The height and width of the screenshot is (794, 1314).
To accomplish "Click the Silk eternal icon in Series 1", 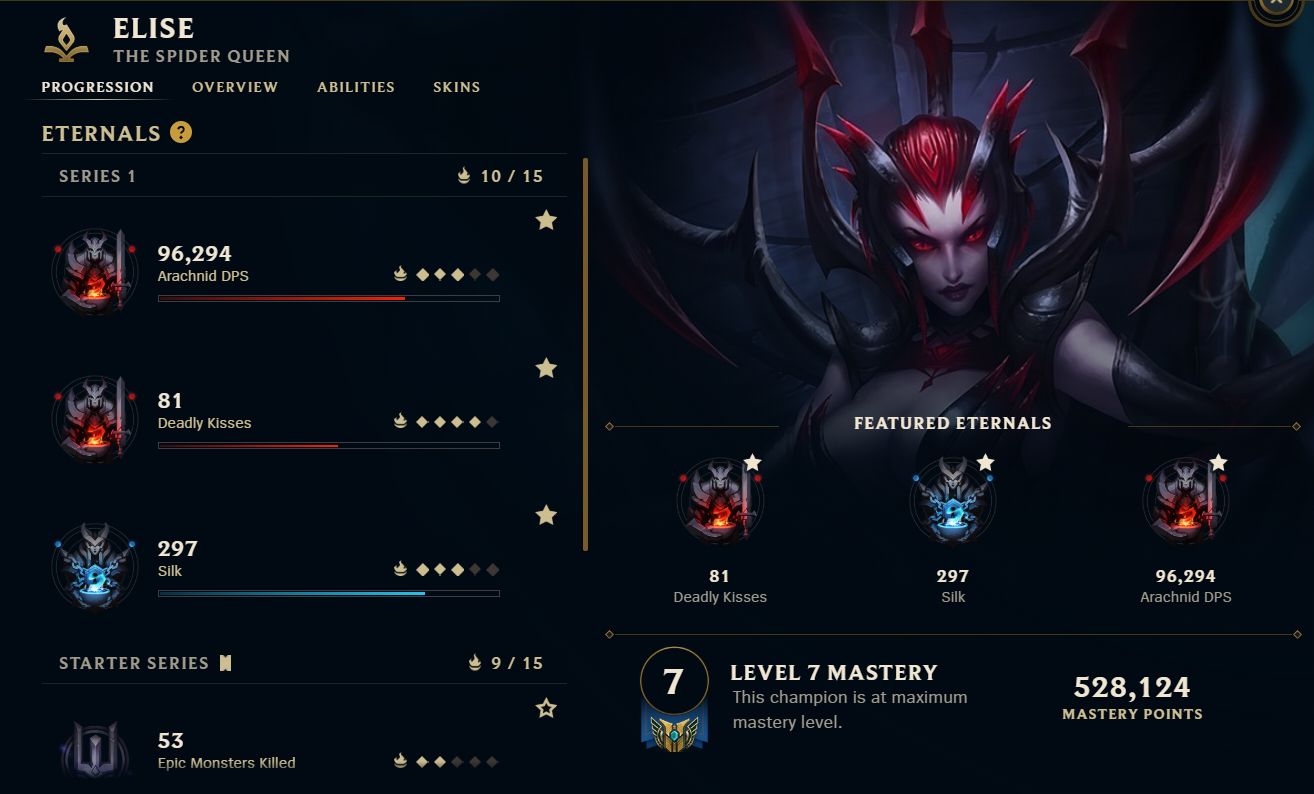I will [94, 566].
